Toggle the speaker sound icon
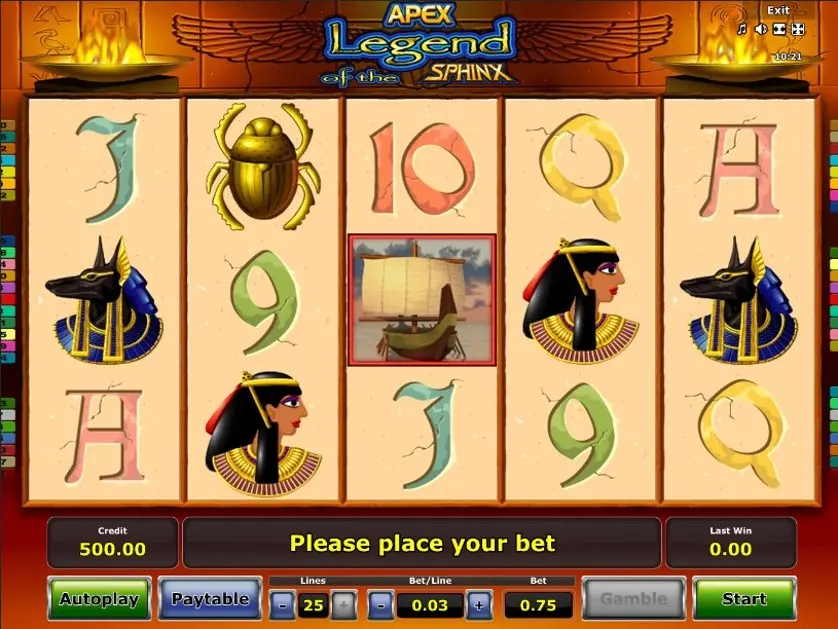 (x=759, y=29)
